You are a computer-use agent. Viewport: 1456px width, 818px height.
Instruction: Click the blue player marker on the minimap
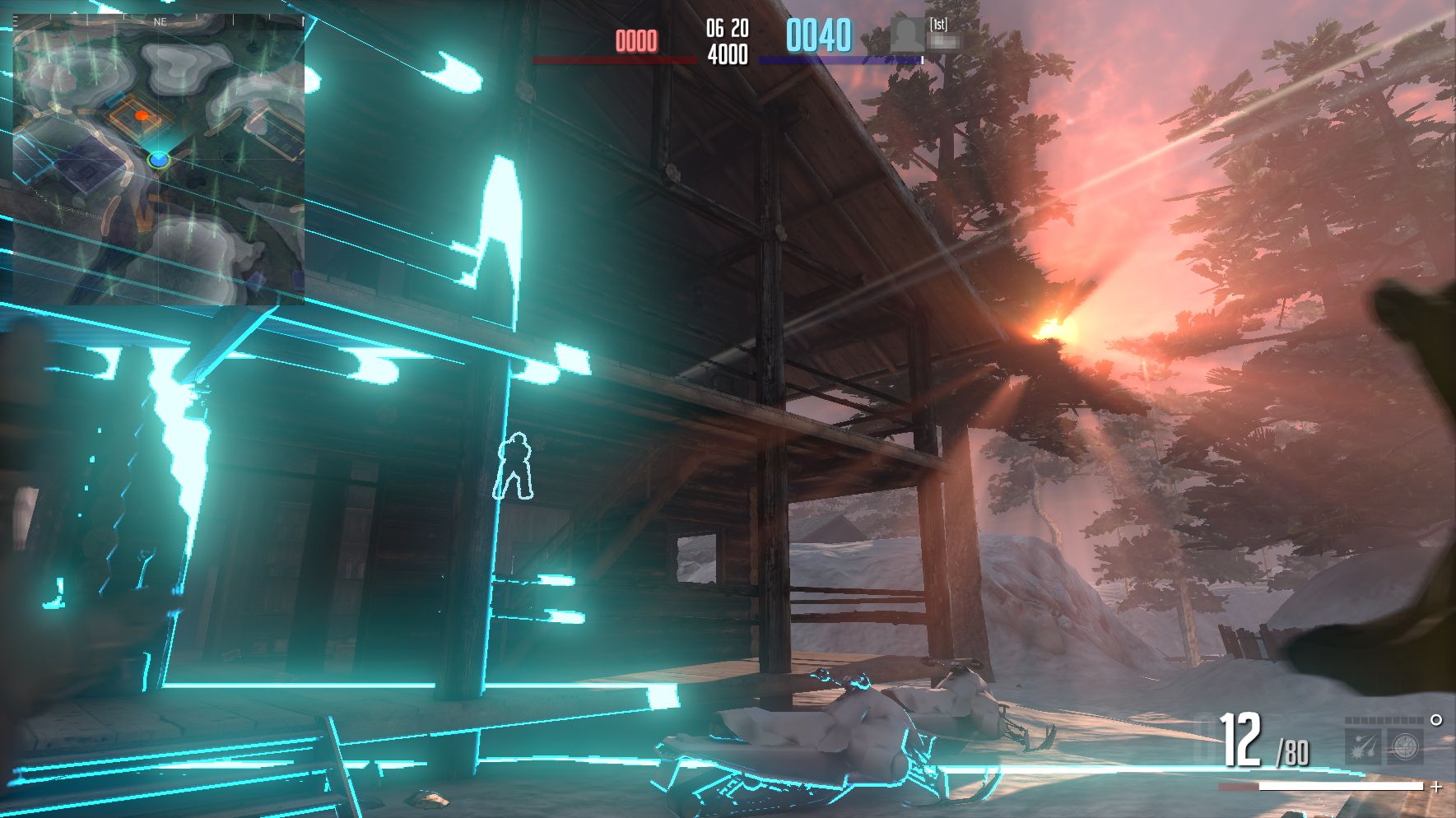point(159,159)
